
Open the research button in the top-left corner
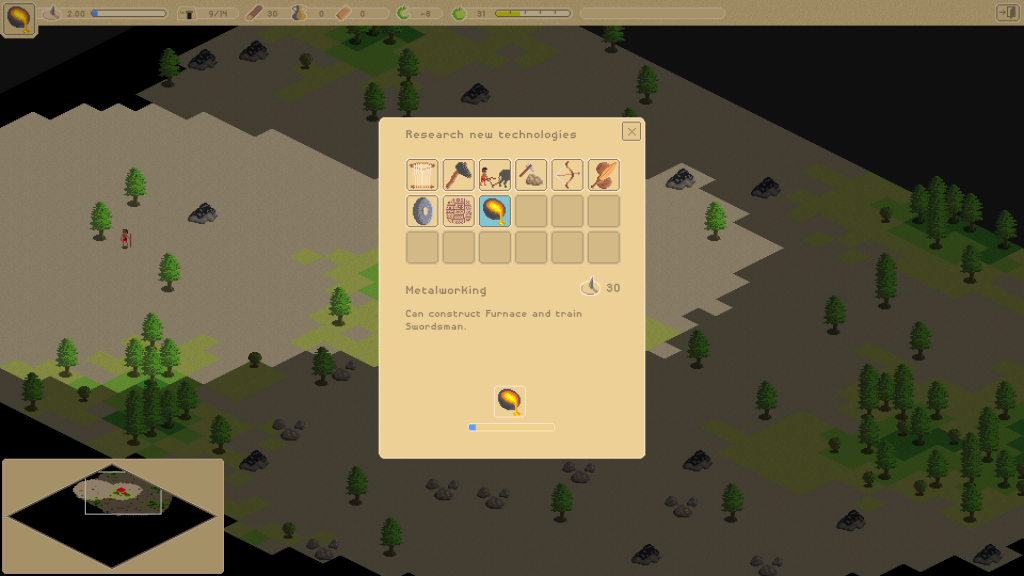pyautogui.click(x=20, y=18)
